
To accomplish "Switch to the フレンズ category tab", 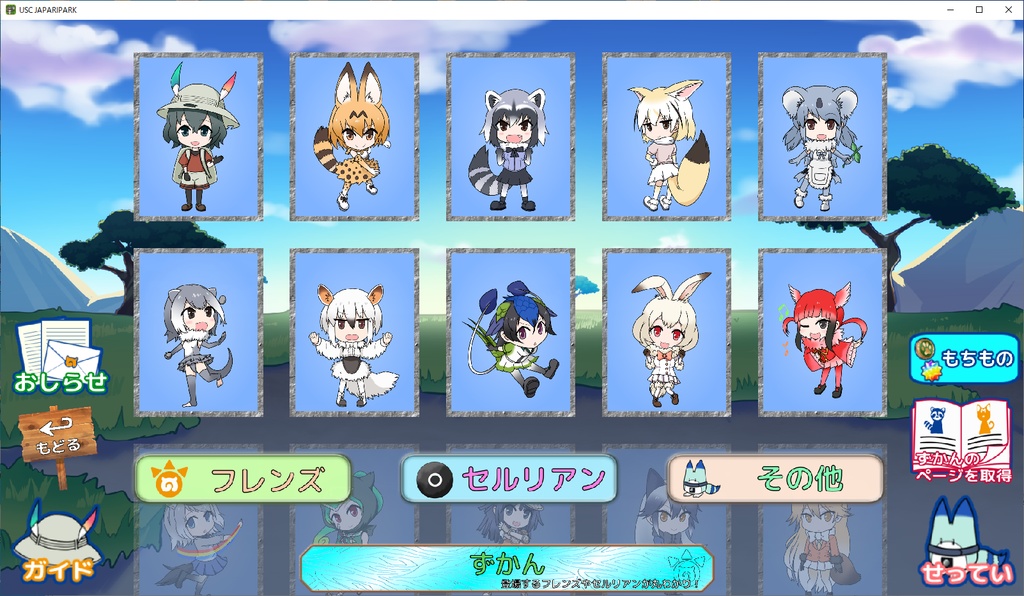I will (243, 479).
